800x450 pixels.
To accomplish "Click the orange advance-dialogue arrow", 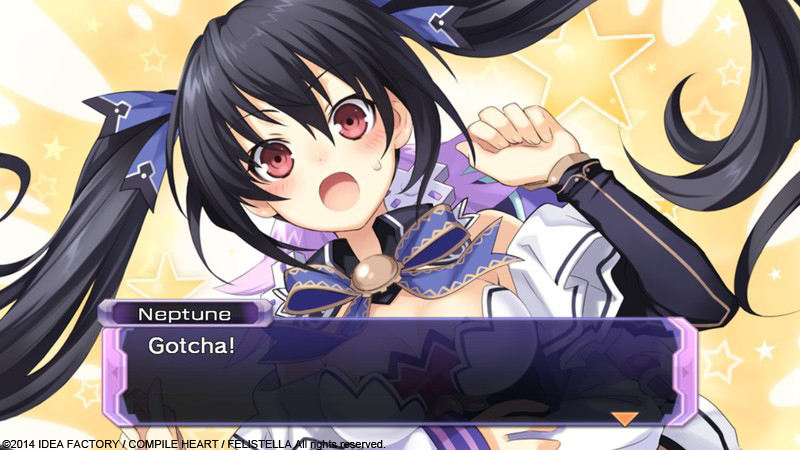I will coord(626,418).
